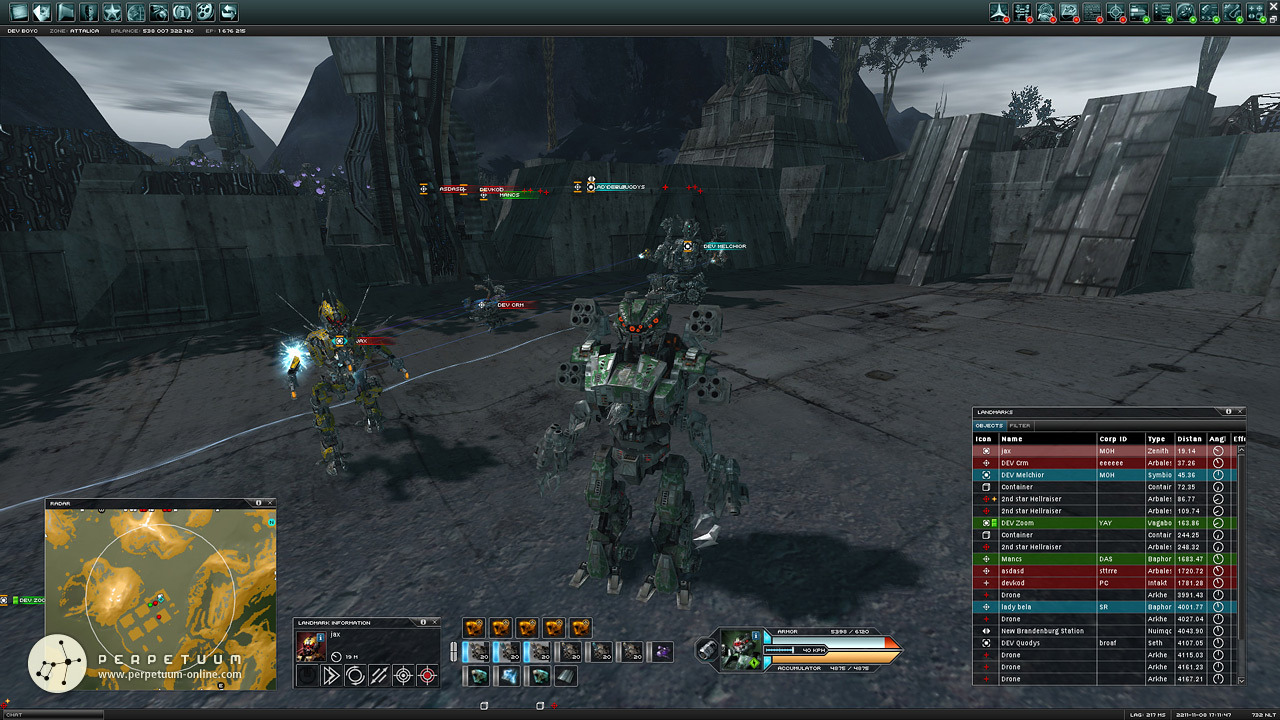Screen dimensions: 1280x720
Task: Switch to the Filter tab in Landmarks
Action: (x=1020, y=425)
